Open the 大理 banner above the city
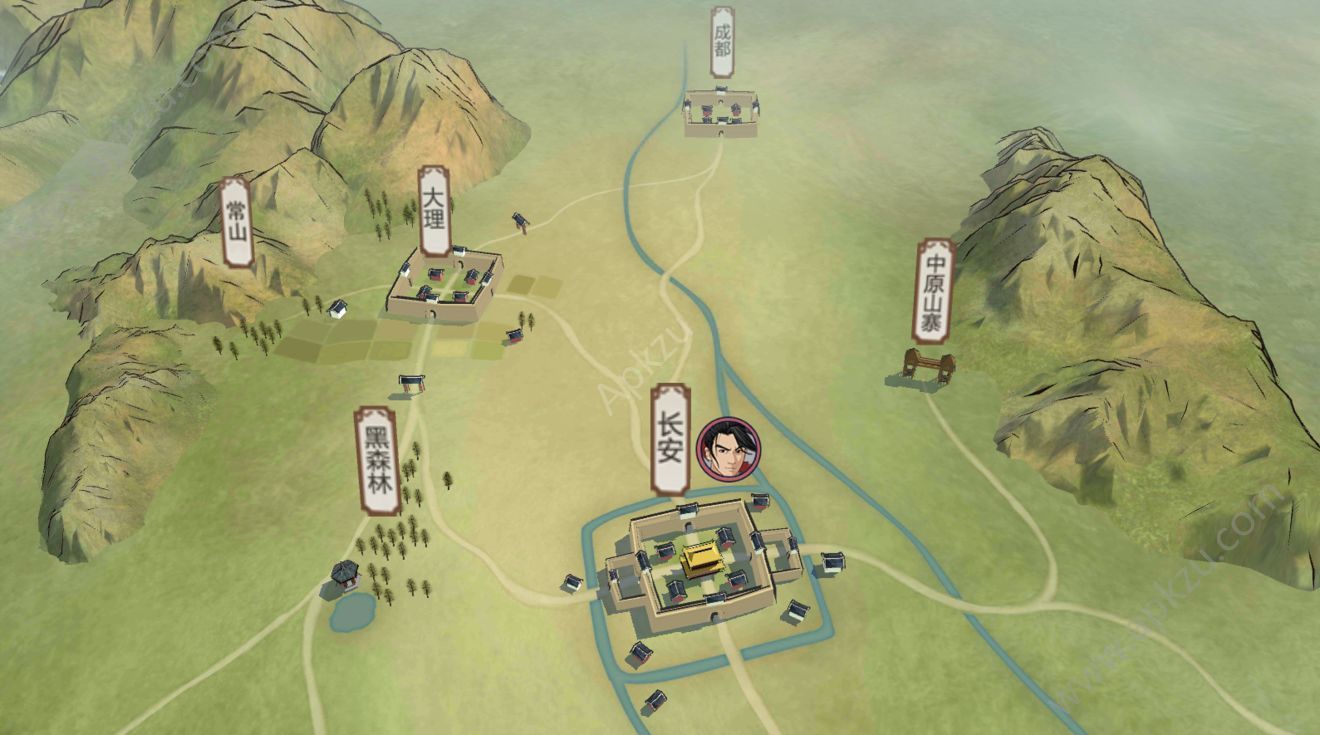Image resolution: width=1320 pixels, height=735 pixels. 436,212
